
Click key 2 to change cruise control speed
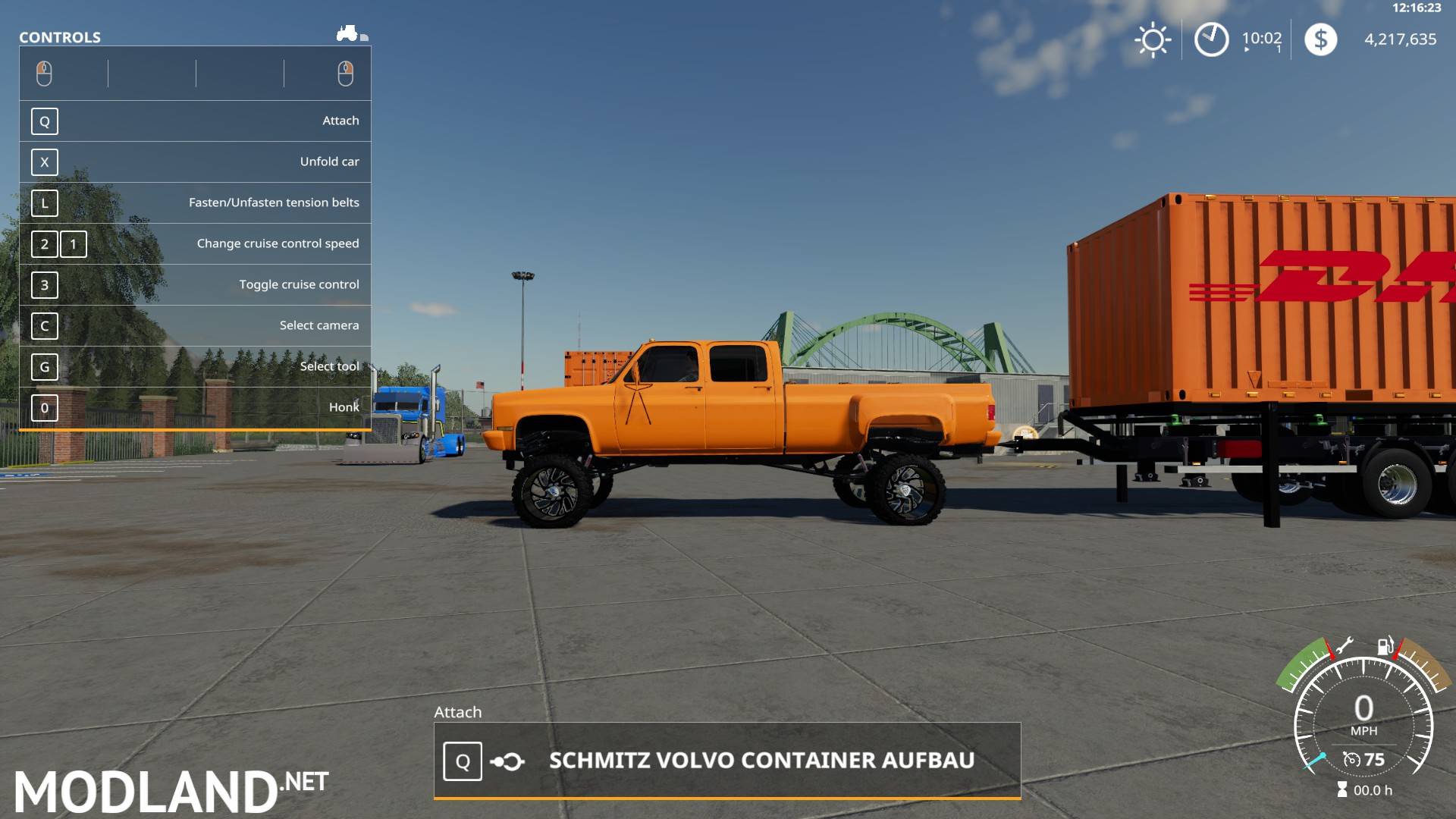coord(44,244)
